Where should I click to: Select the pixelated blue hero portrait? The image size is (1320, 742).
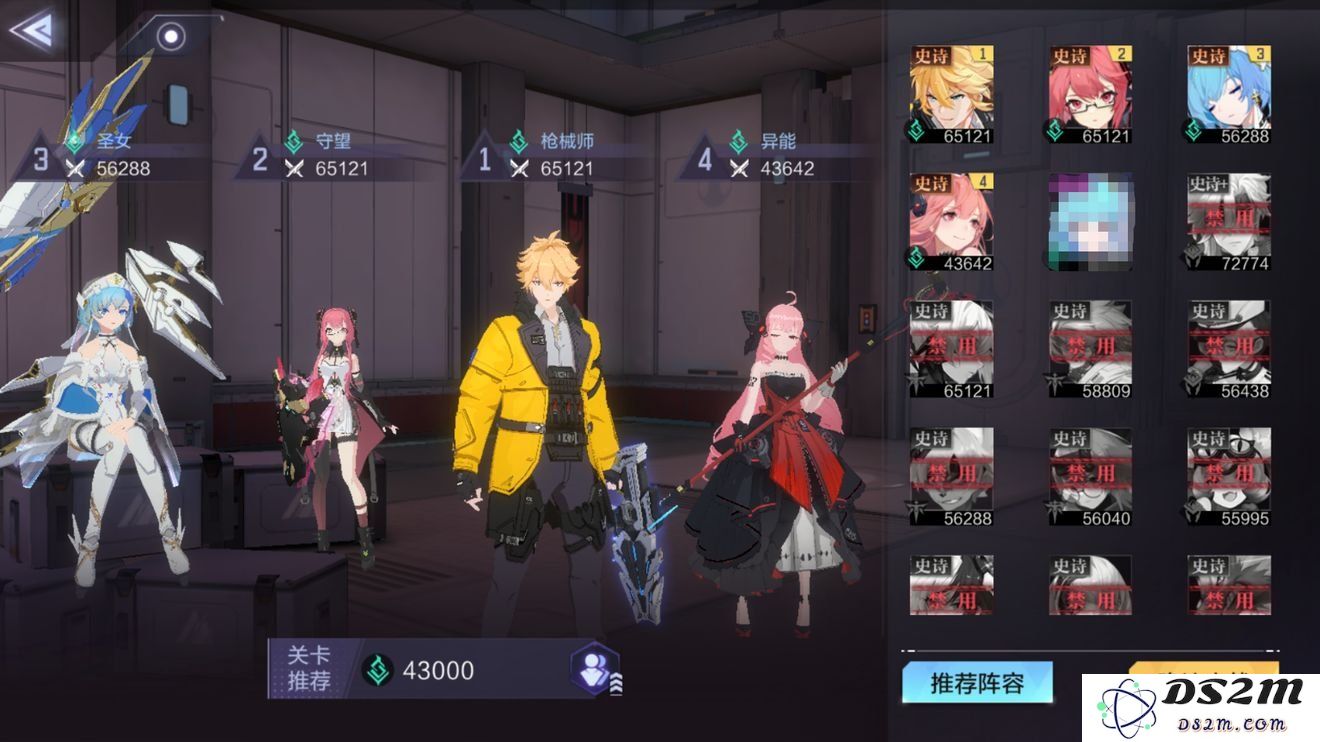tap(1090, 222)
